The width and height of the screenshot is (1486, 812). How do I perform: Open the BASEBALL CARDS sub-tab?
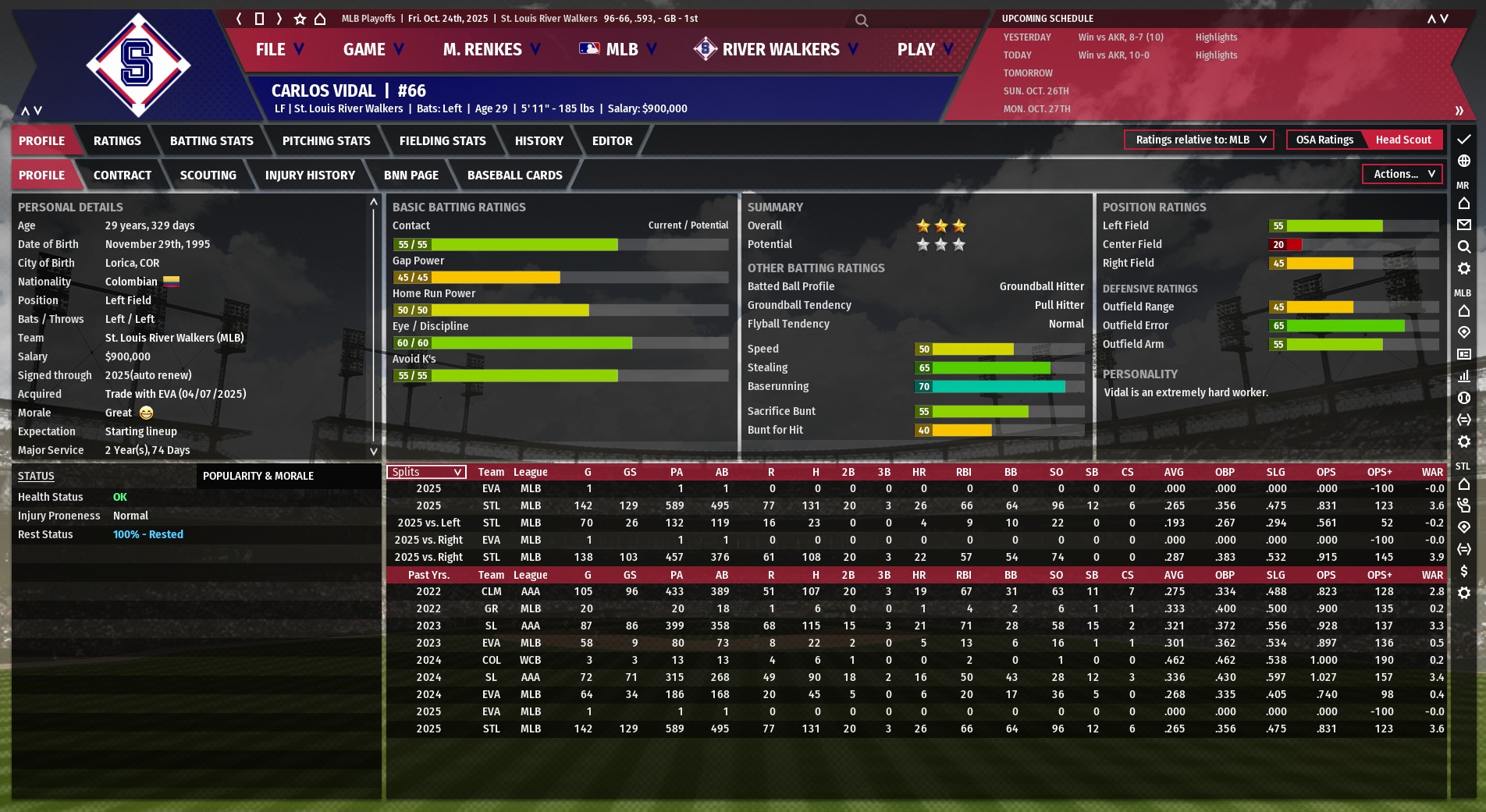(514, 176)
